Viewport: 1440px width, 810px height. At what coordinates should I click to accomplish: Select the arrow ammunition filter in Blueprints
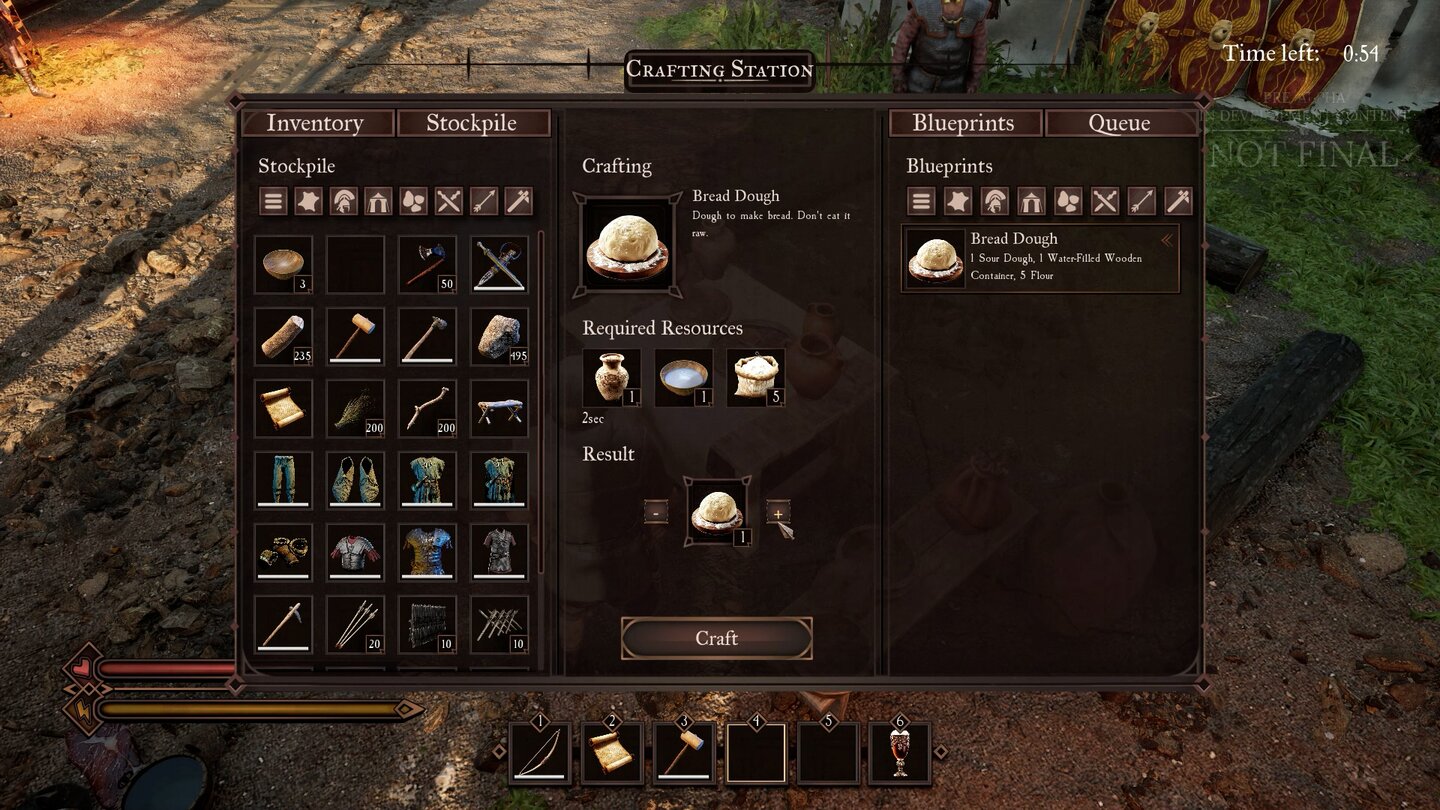click(x=1142, y=201)
